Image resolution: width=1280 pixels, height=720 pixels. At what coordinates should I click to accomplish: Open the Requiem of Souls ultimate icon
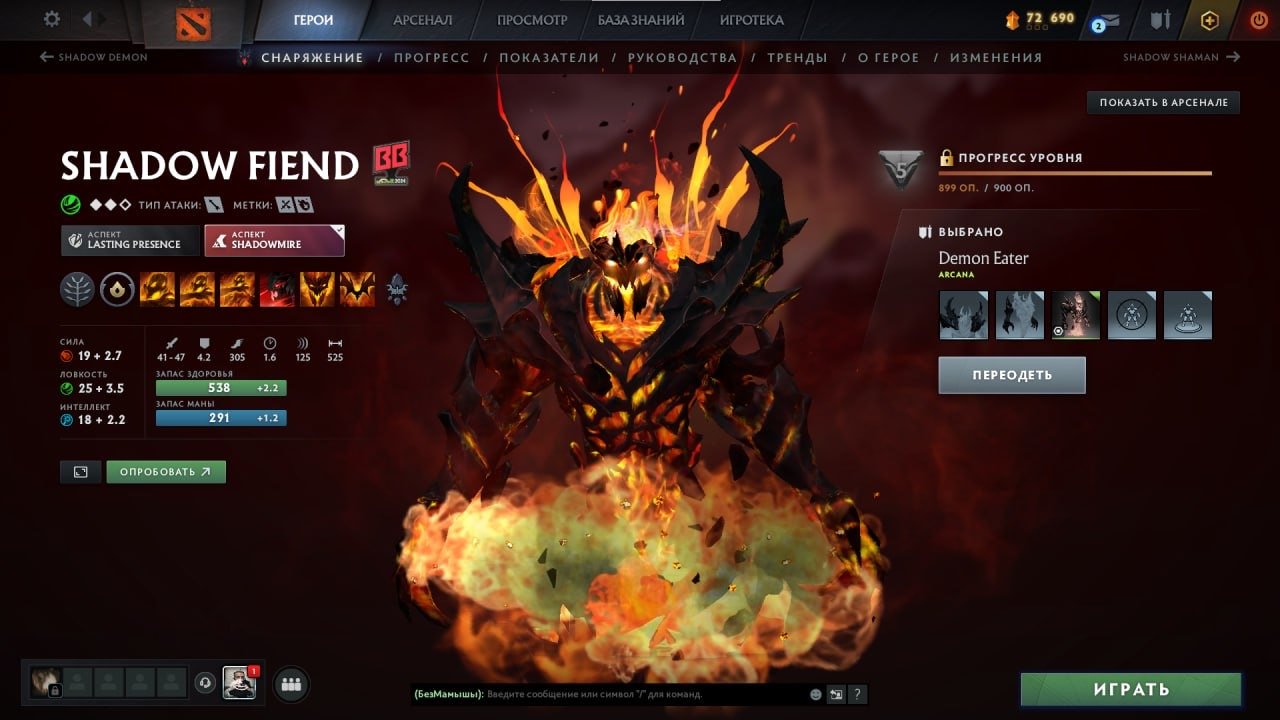click(x=356, y=290)
